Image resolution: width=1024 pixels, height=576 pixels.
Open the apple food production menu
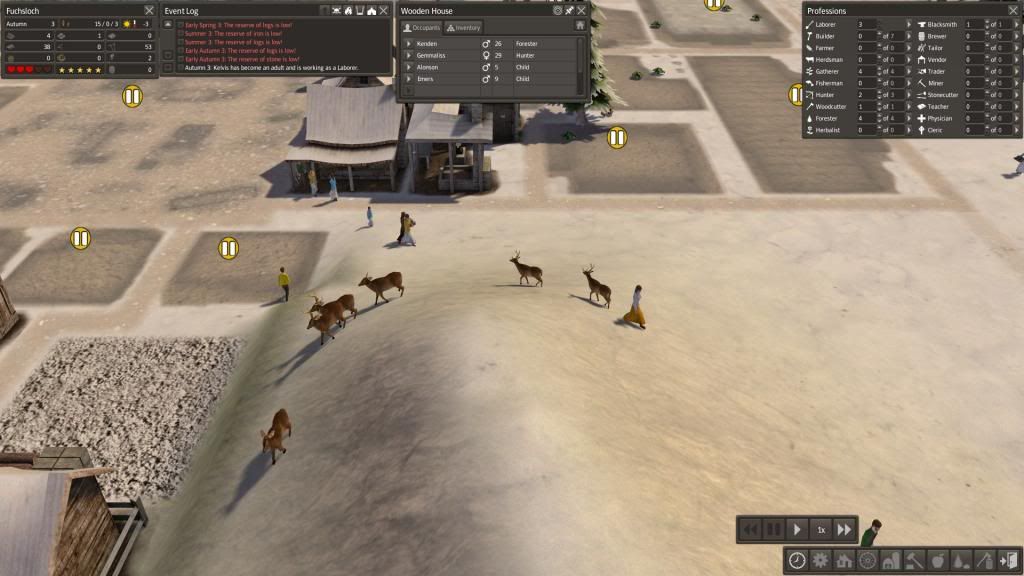click(937, 560)
